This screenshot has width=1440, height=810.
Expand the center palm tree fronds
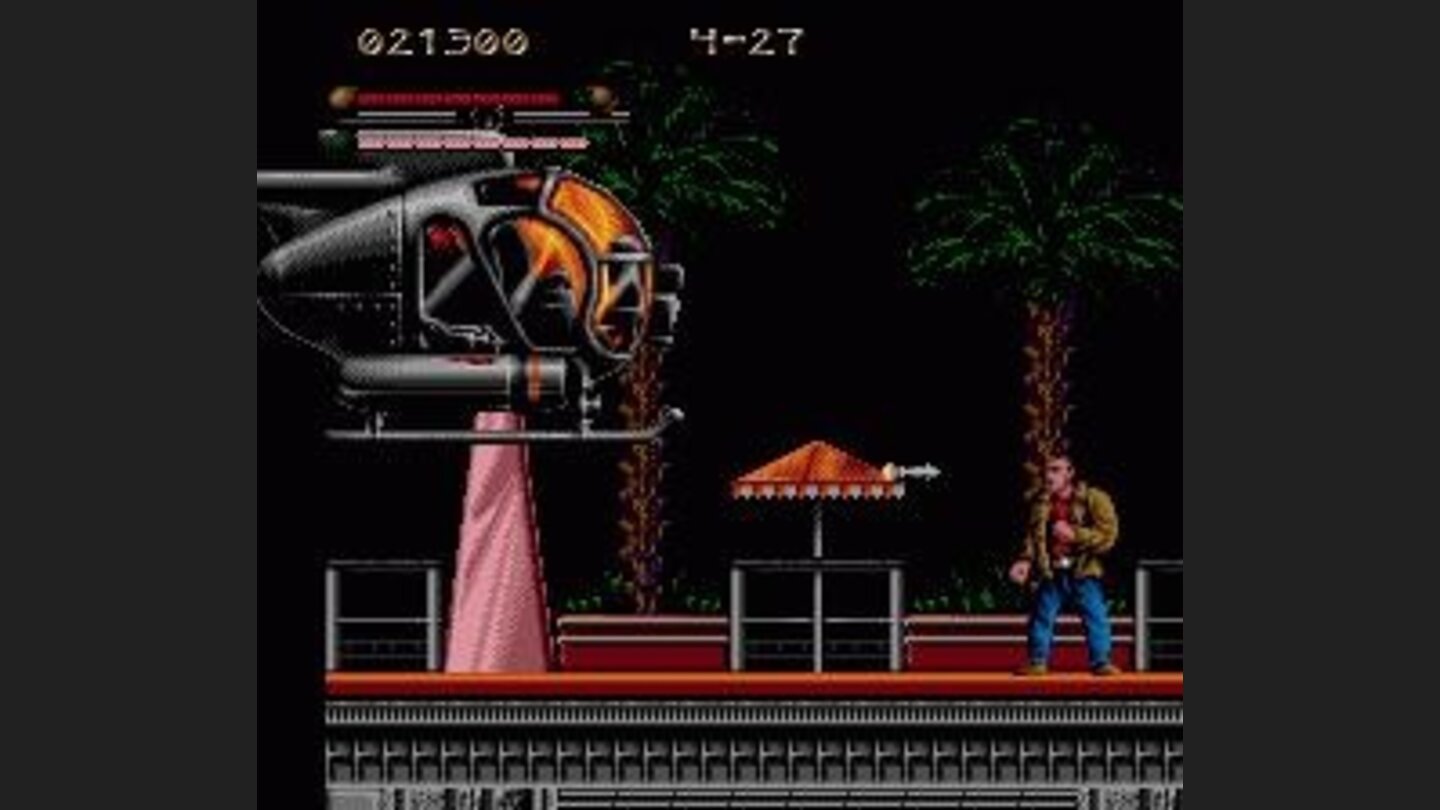[700, 180]
